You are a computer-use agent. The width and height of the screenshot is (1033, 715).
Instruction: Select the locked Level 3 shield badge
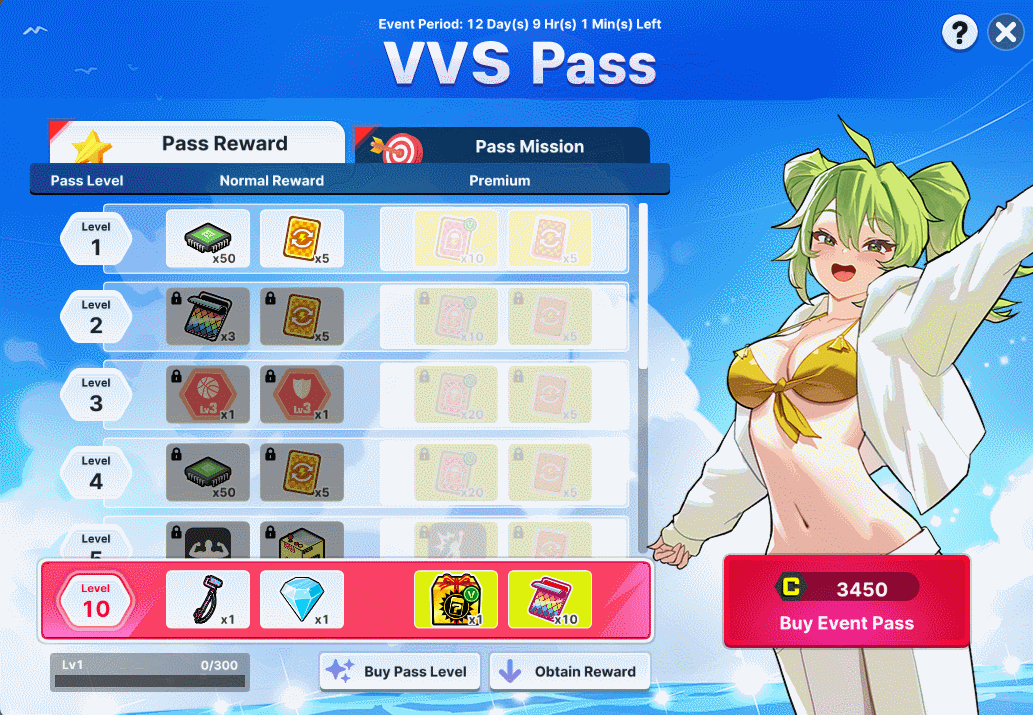click(302, 394)
